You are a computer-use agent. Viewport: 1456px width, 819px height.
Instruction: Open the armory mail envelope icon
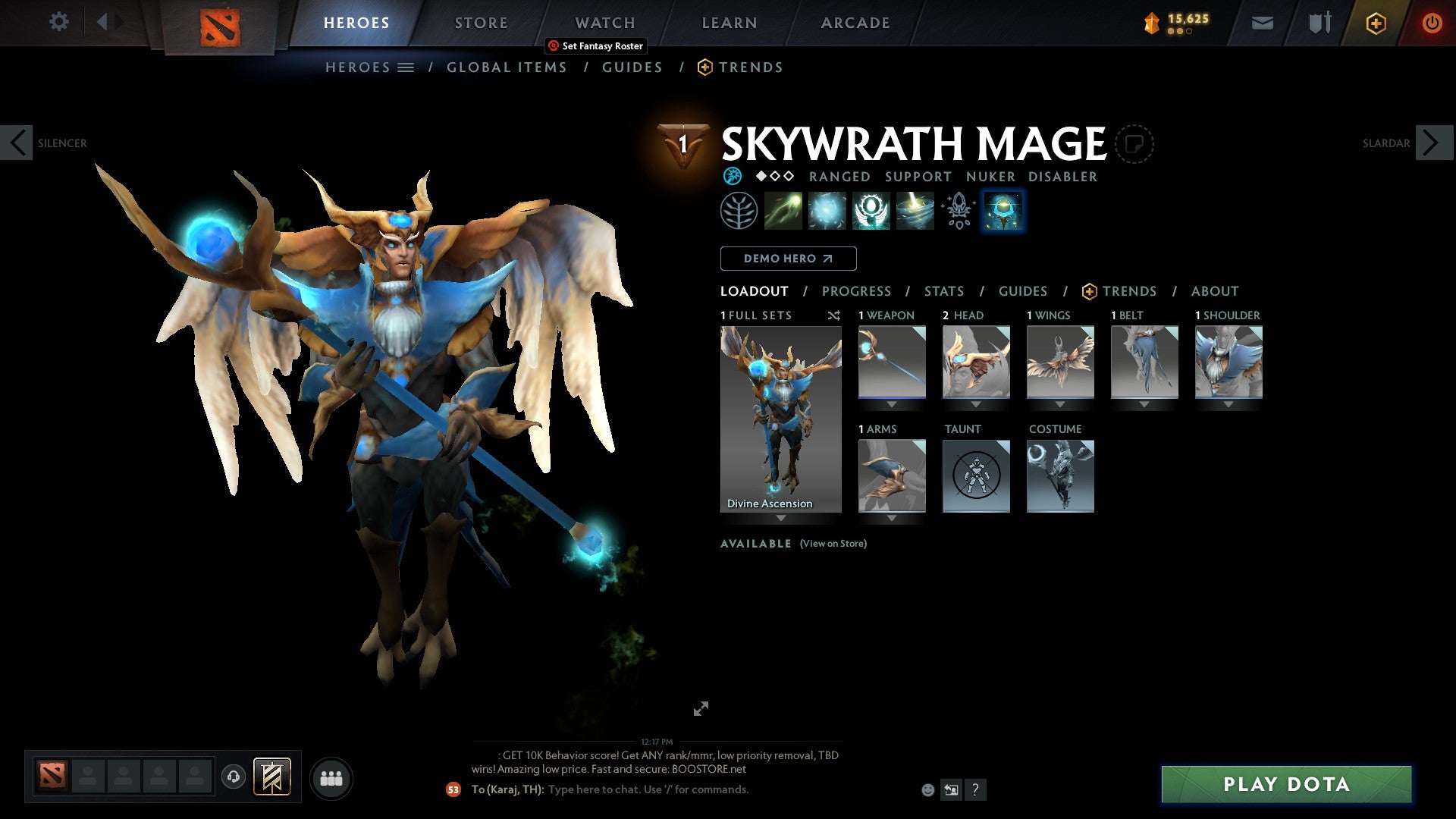point(1261,23)
